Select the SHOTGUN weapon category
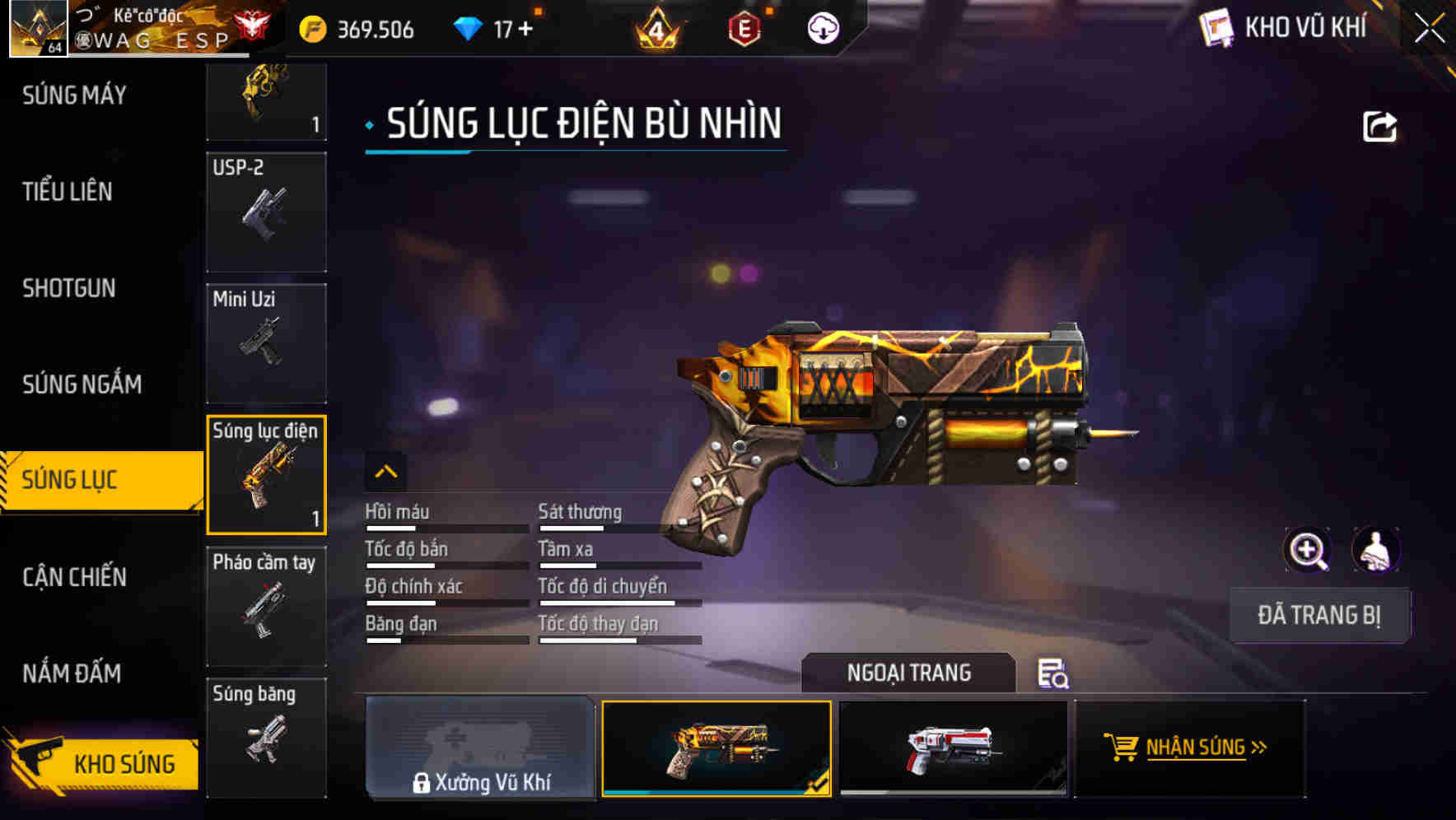1456x820 pixels. pyautogui.click(x=69, y=289)
